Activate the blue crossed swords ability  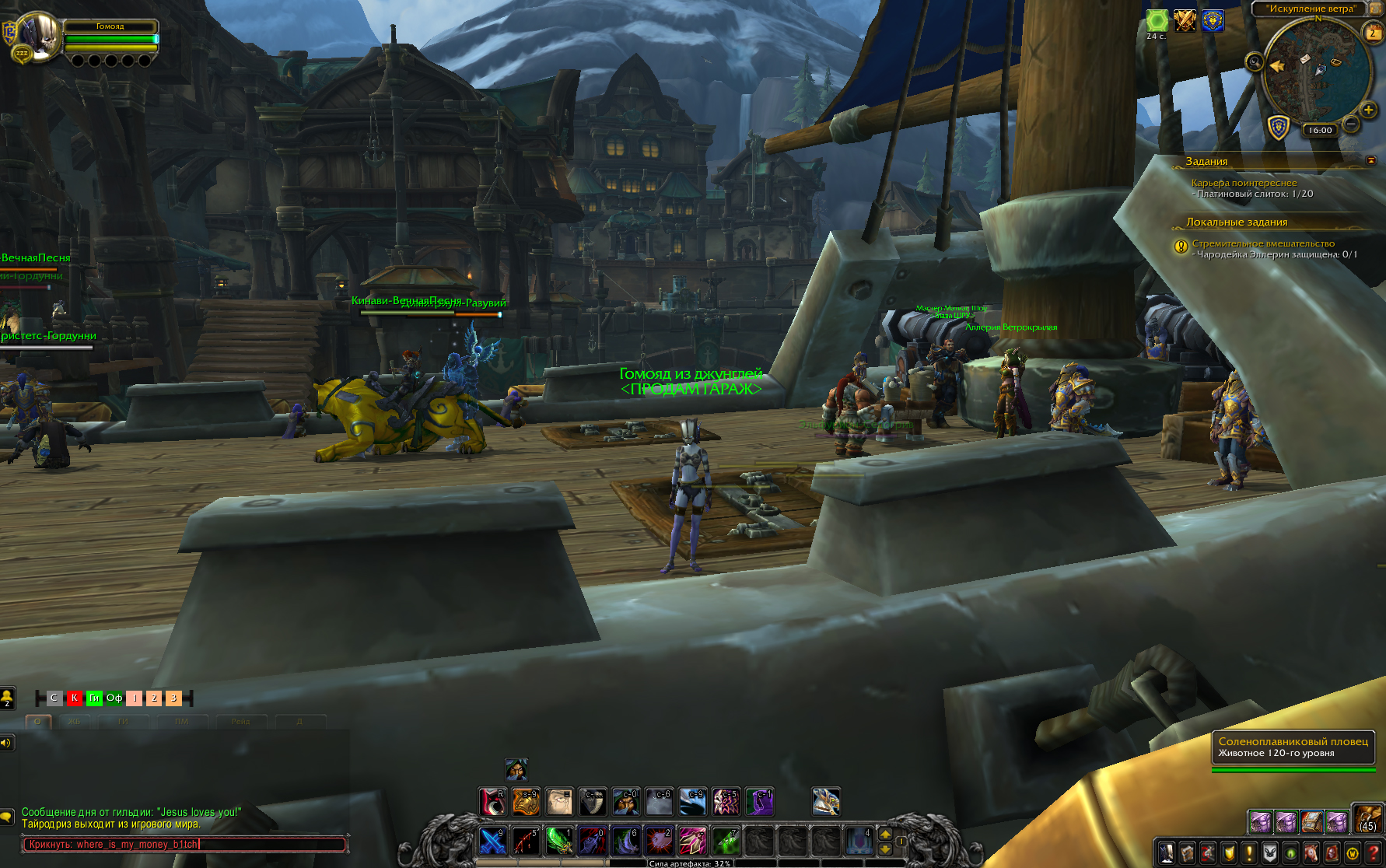pyautogui.click(x=492, y=842)
